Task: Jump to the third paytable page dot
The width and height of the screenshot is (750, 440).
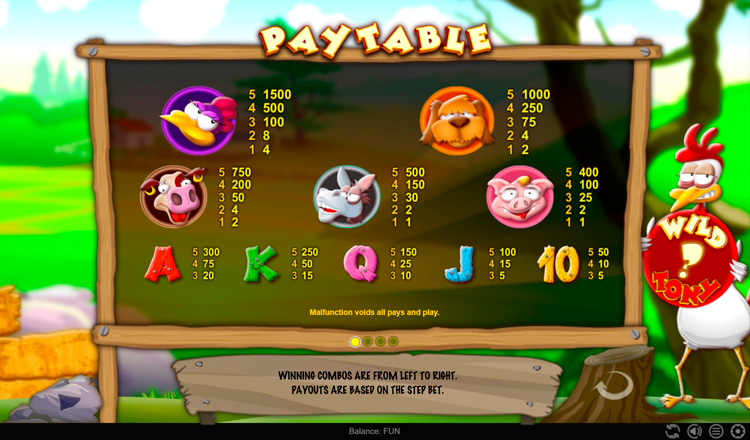Action: pyautogui.click(x=381, y=342)
